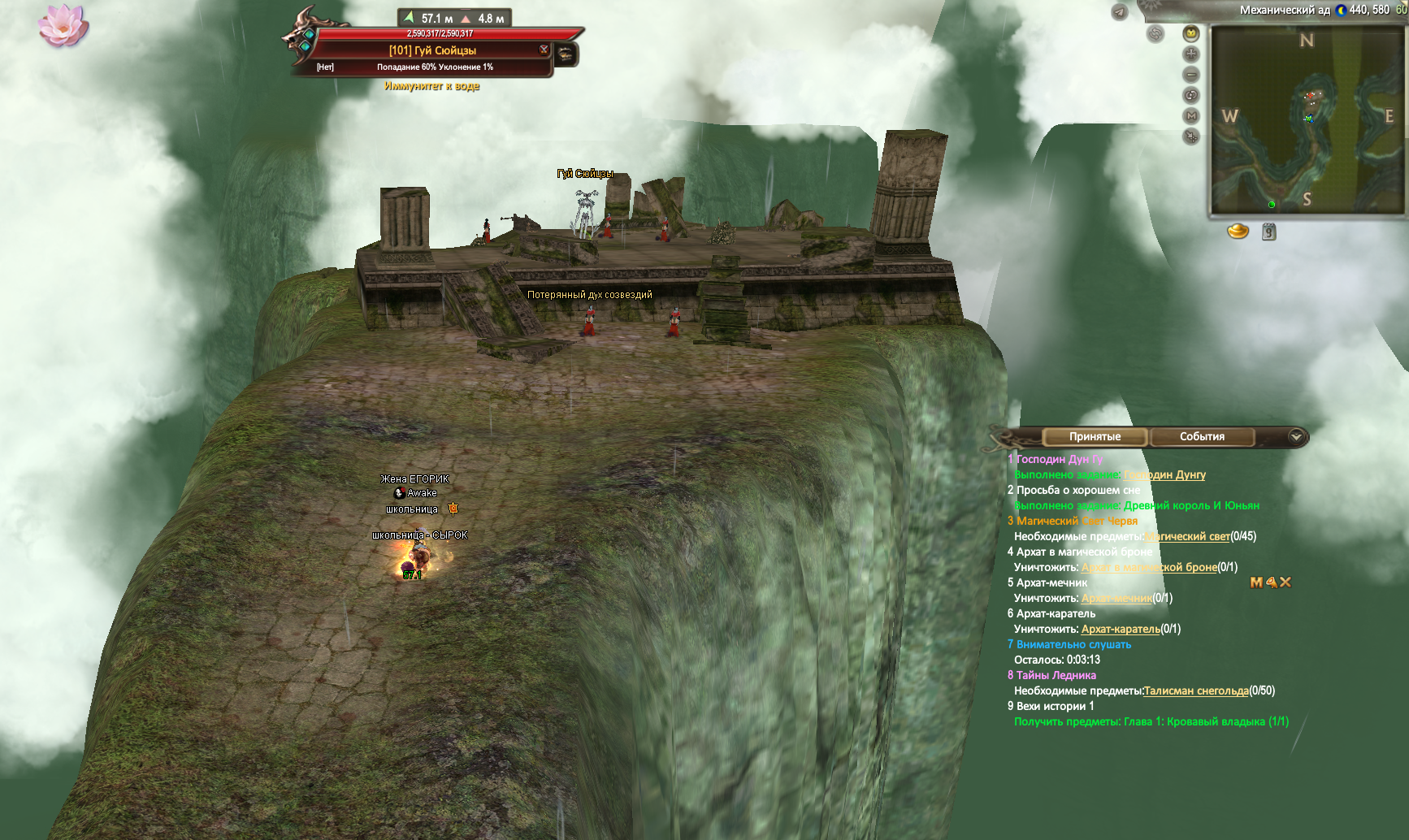The height and width of the screenshot is (840, 1409).
Task: Click the crossed swords icon on target frame
Action: (544, 50)
